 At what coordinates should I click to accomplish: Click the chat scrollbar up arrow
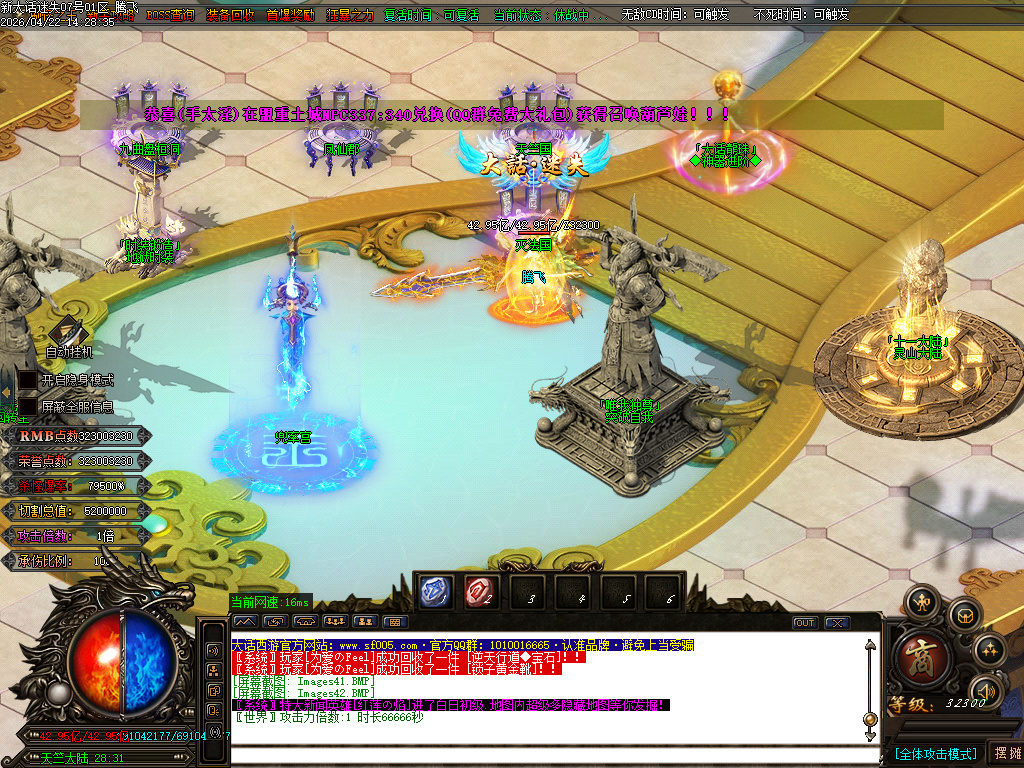point(870,645)
